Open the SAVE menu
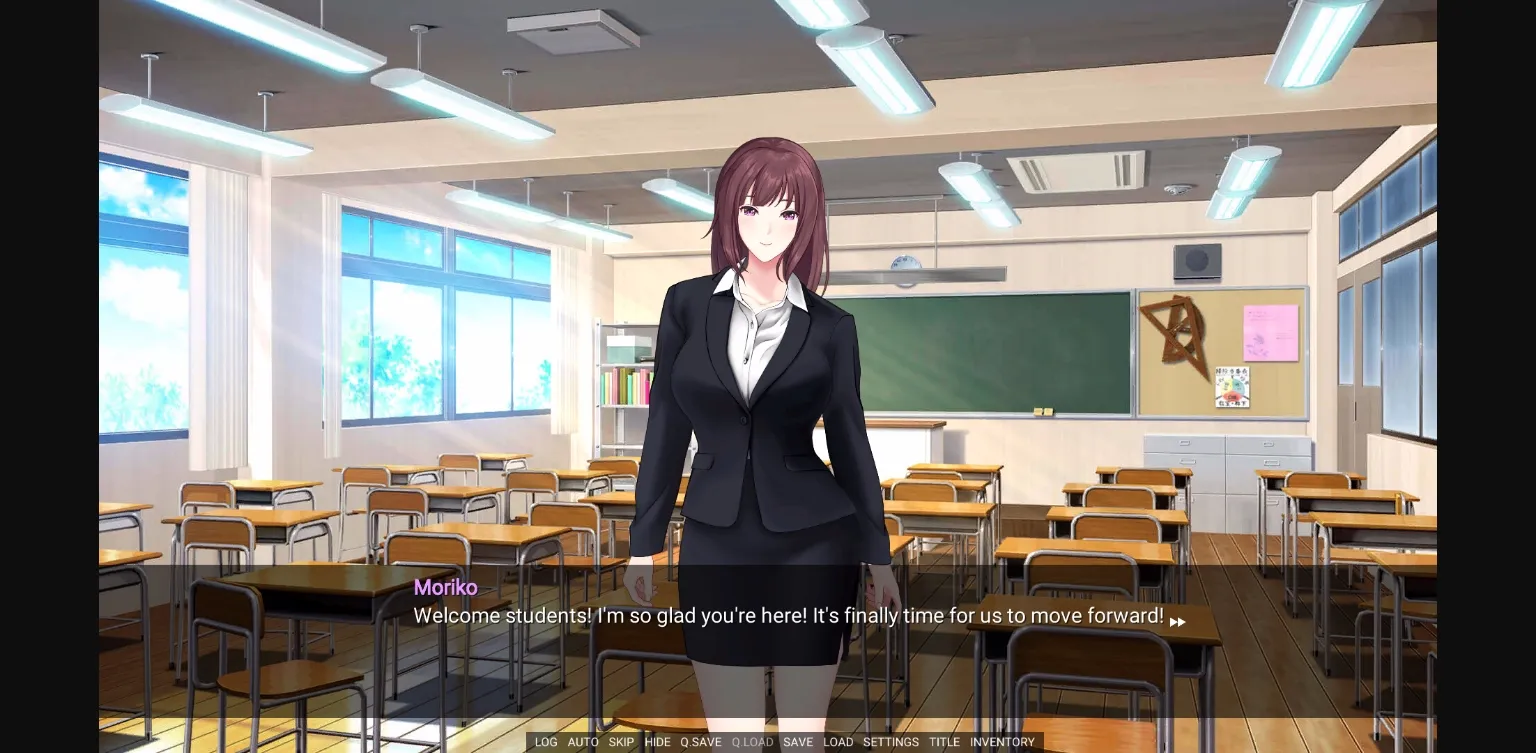The height and width of the screenshot is (753, 1536). click(798, 742)
